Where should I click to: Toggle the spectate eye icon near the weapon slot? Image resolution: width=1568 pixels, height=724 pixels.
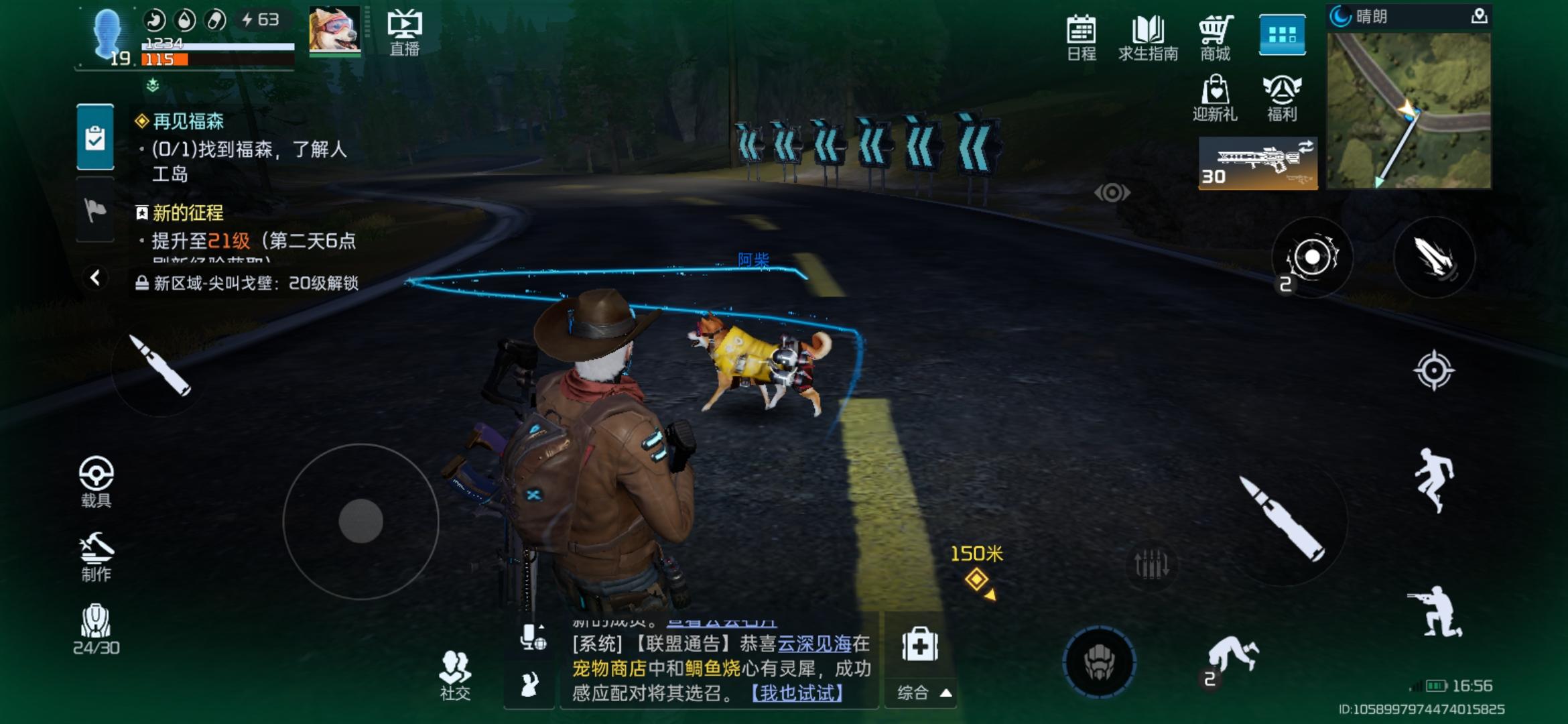[1112, 192]
